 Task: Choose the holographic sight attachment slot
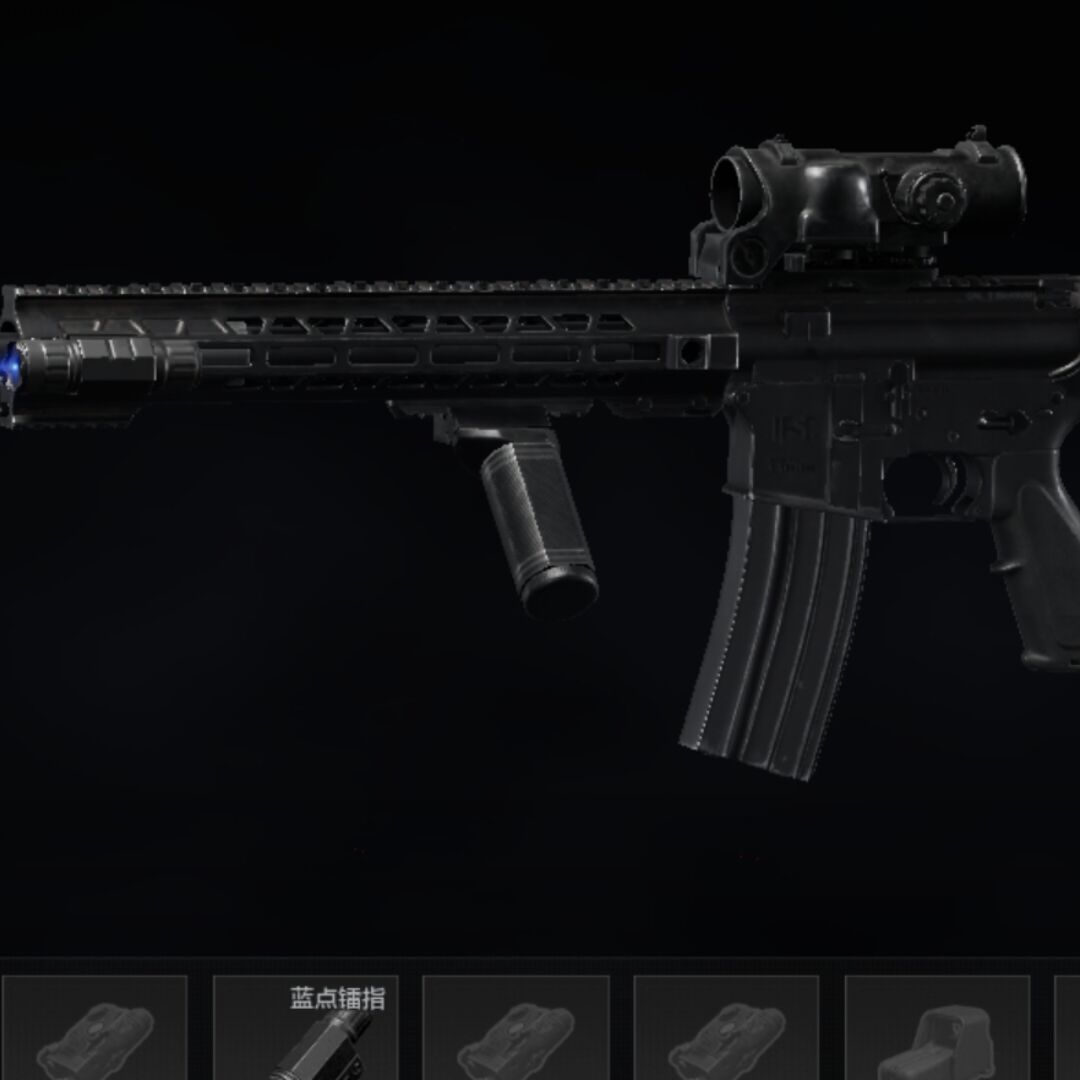click(x=937, y=1032)
